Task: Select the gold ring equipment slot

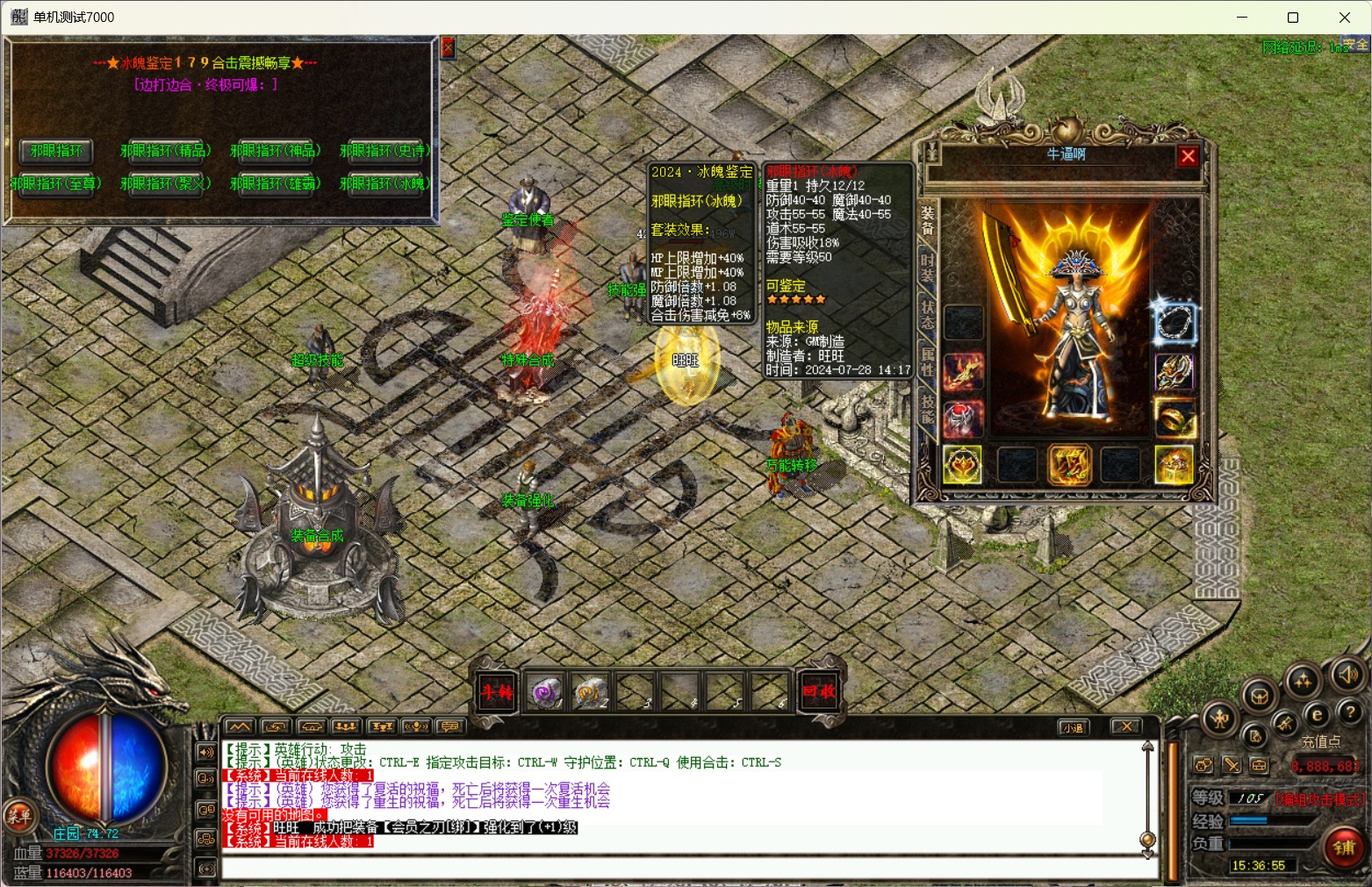Action: [x=1174, y=418]
